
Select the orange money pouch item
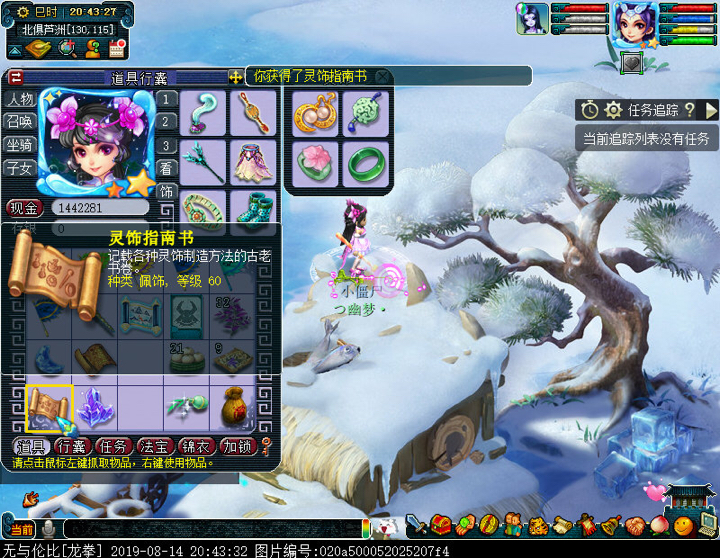tap(234, 405)
